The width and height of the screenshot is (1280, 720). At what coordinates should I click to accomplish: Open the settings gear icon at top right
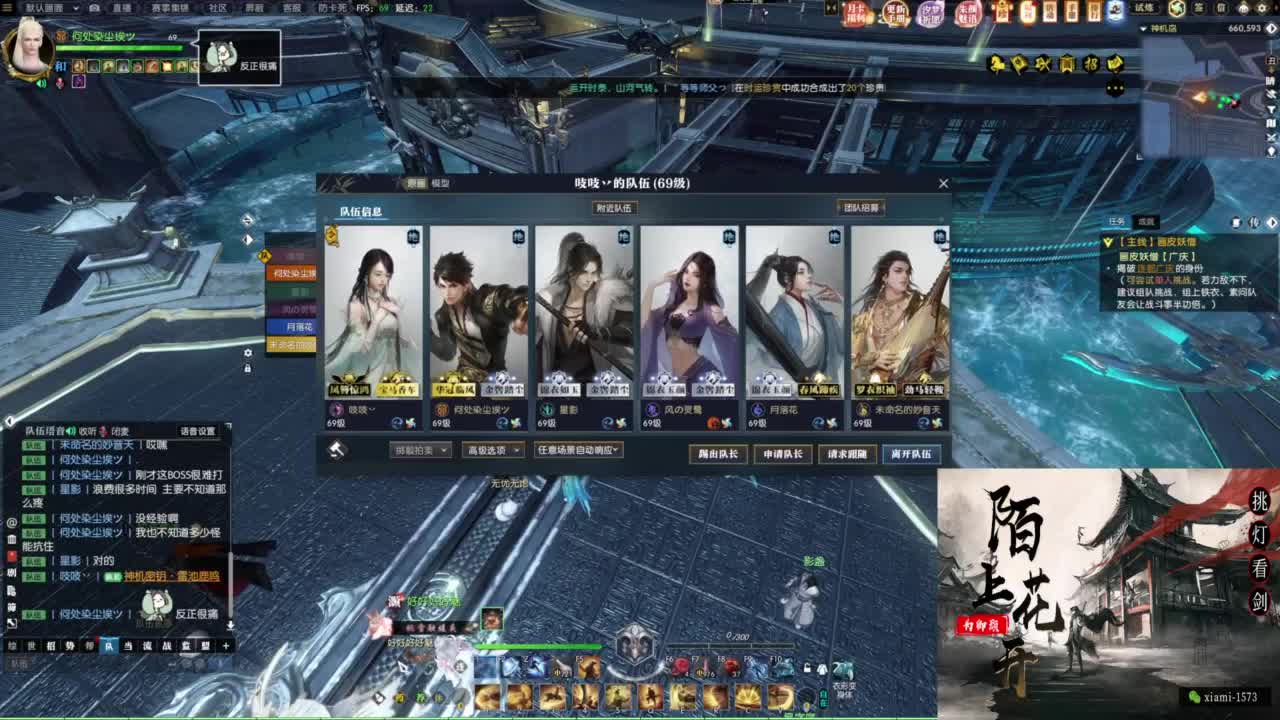point(1262,9)
